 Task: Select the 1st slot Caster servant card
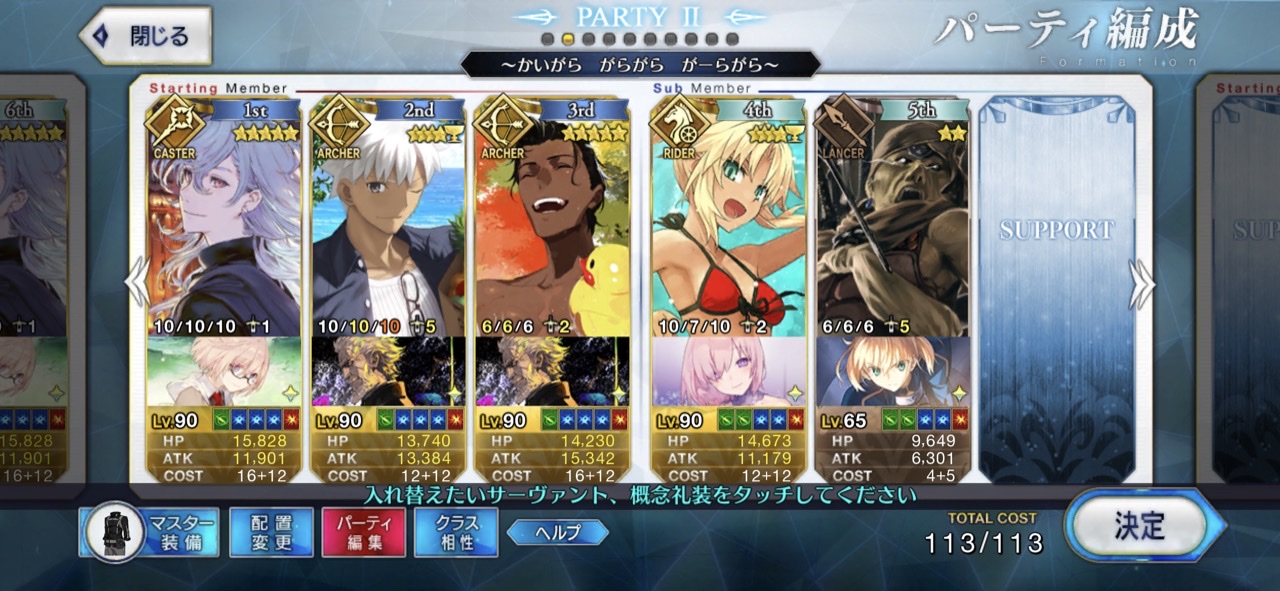pyautogui.click(x=224, y=230)
